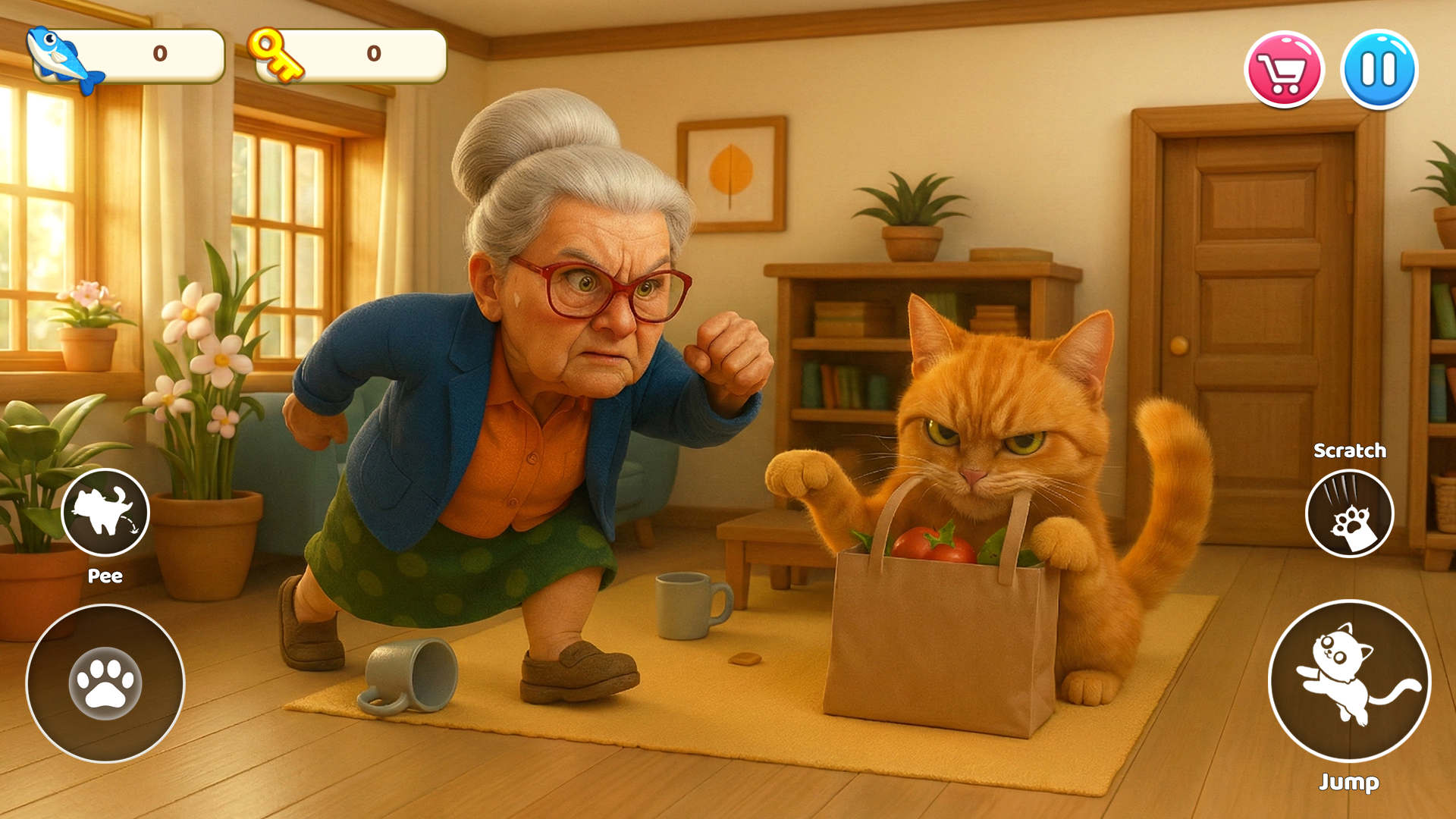Use the Scratch action on the cat

1350,513
